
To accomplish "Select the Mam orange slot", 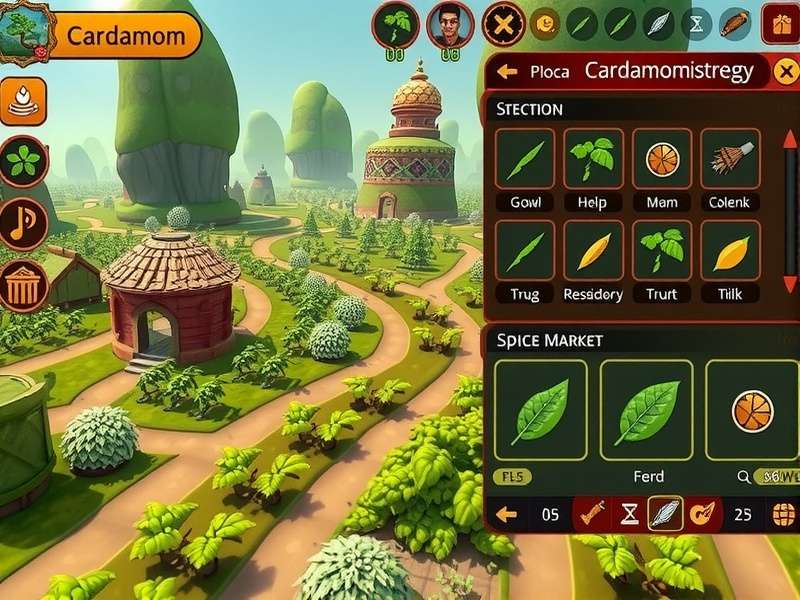I will pyautogui.click(x=661, y=159).
